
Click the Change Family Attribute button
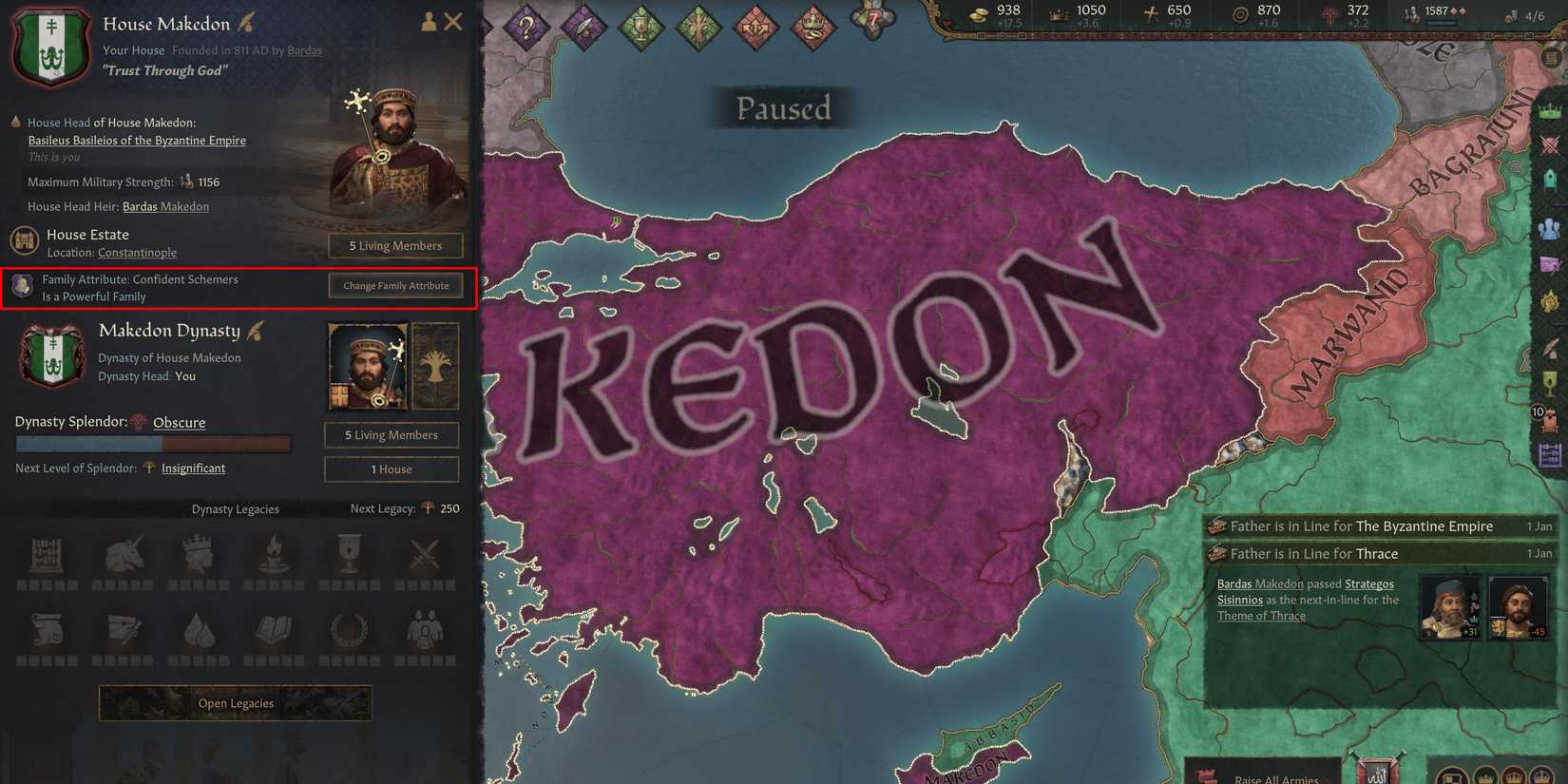[x=395, y=285]
